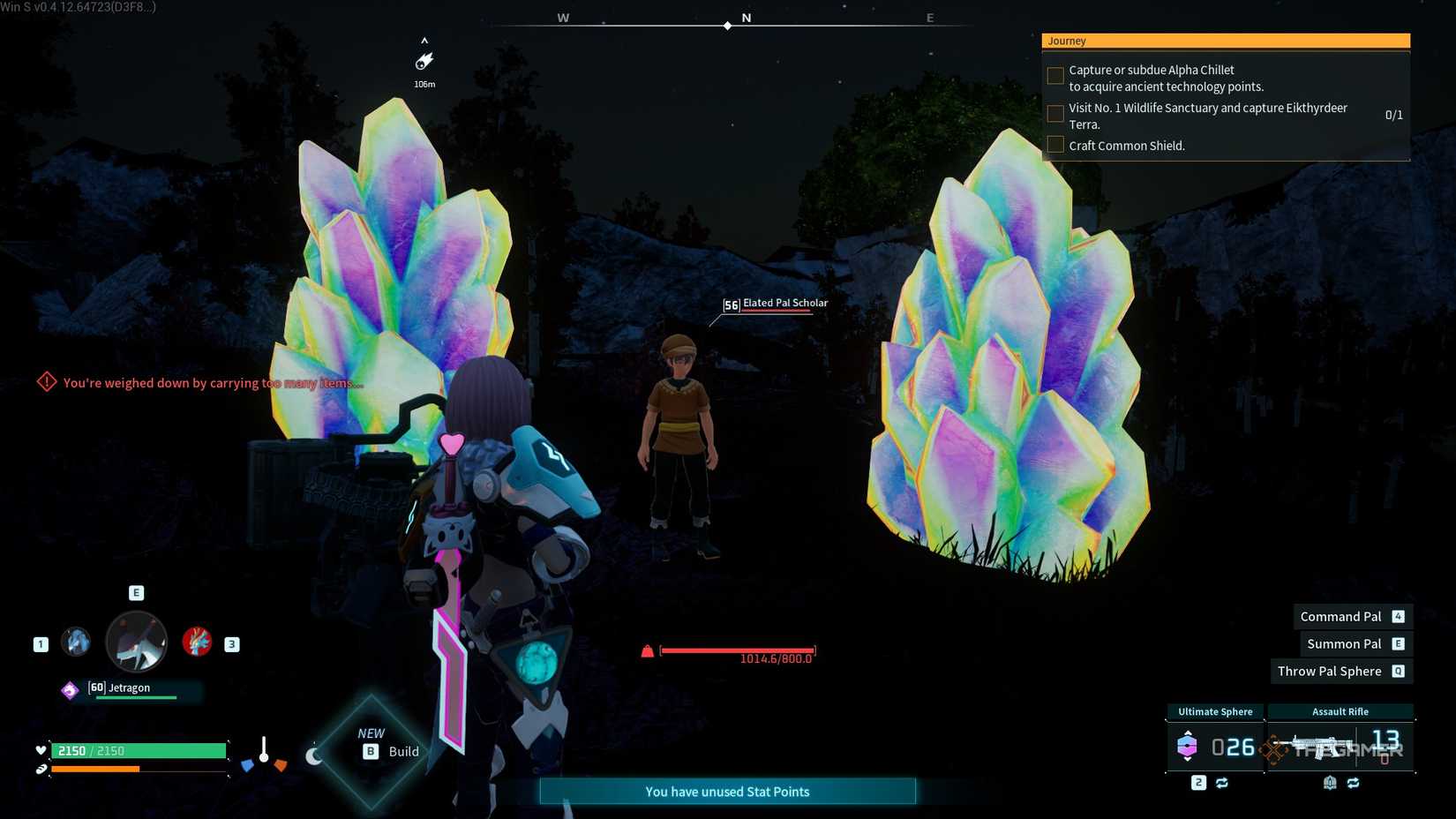
Task: Click the red alert bell icon near the weight bar
Action: 648,652
